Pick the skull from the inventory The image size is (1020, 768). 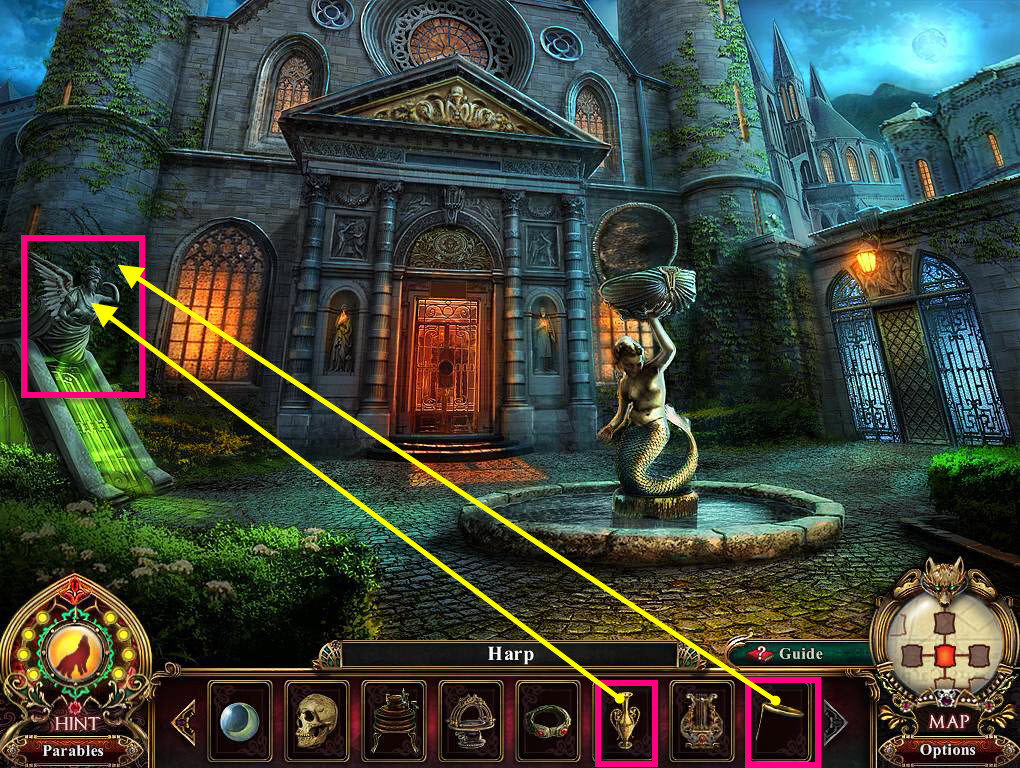(x=316, y=718)
